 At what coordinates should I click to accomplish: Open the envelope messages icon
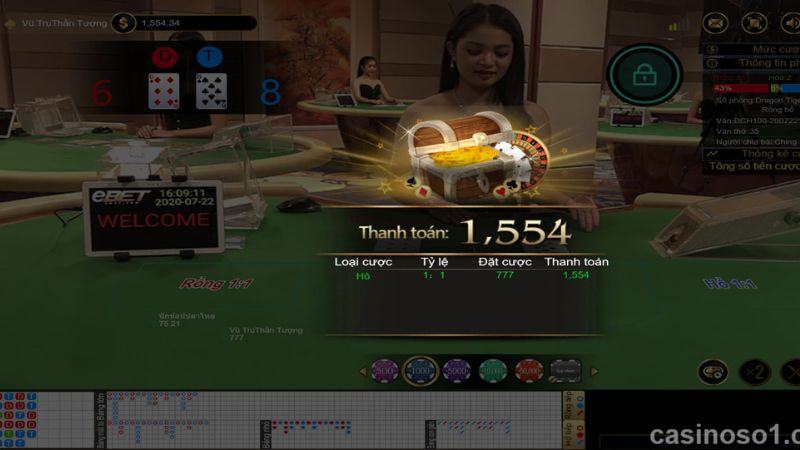point(715,22)
